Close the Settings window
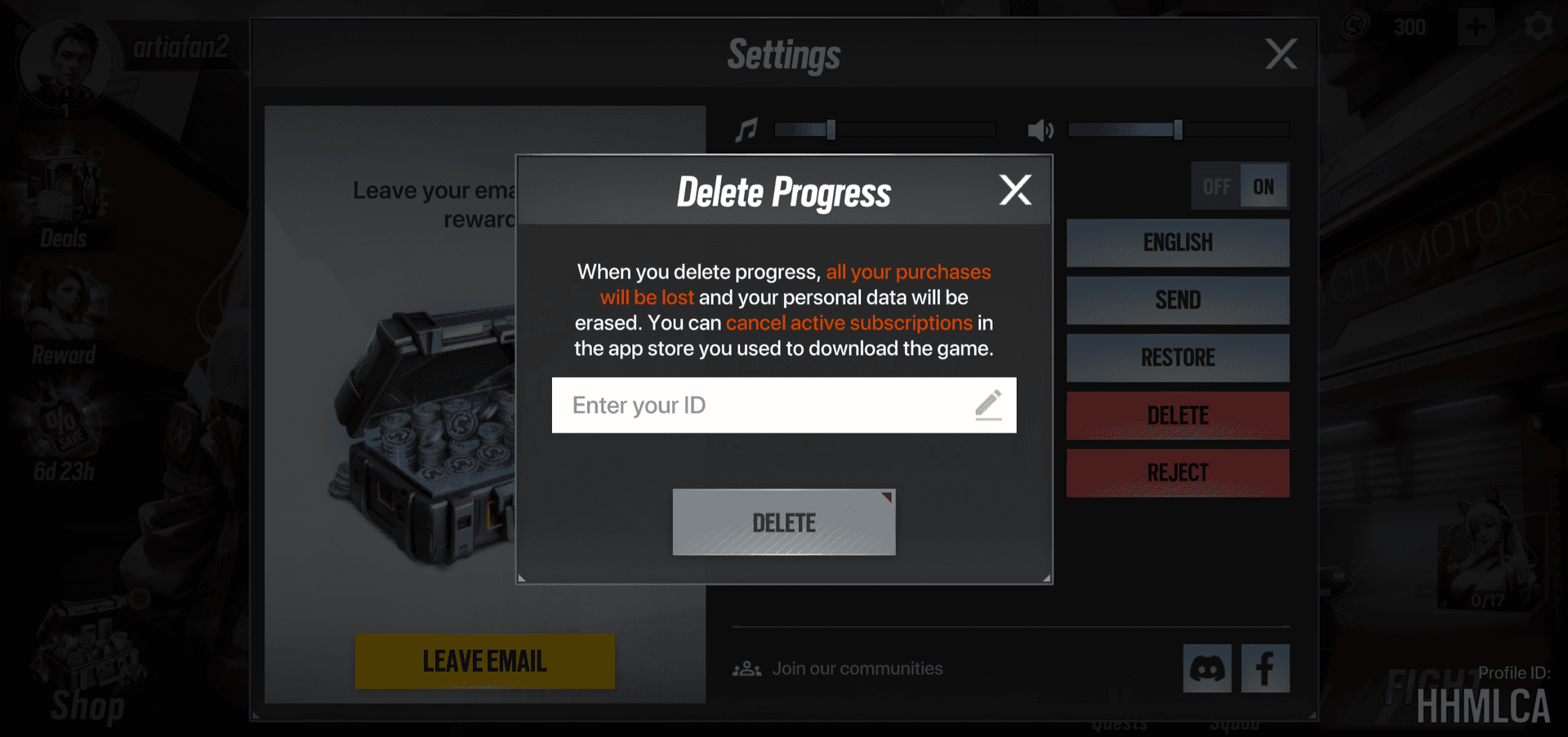 coord(1280,55)
